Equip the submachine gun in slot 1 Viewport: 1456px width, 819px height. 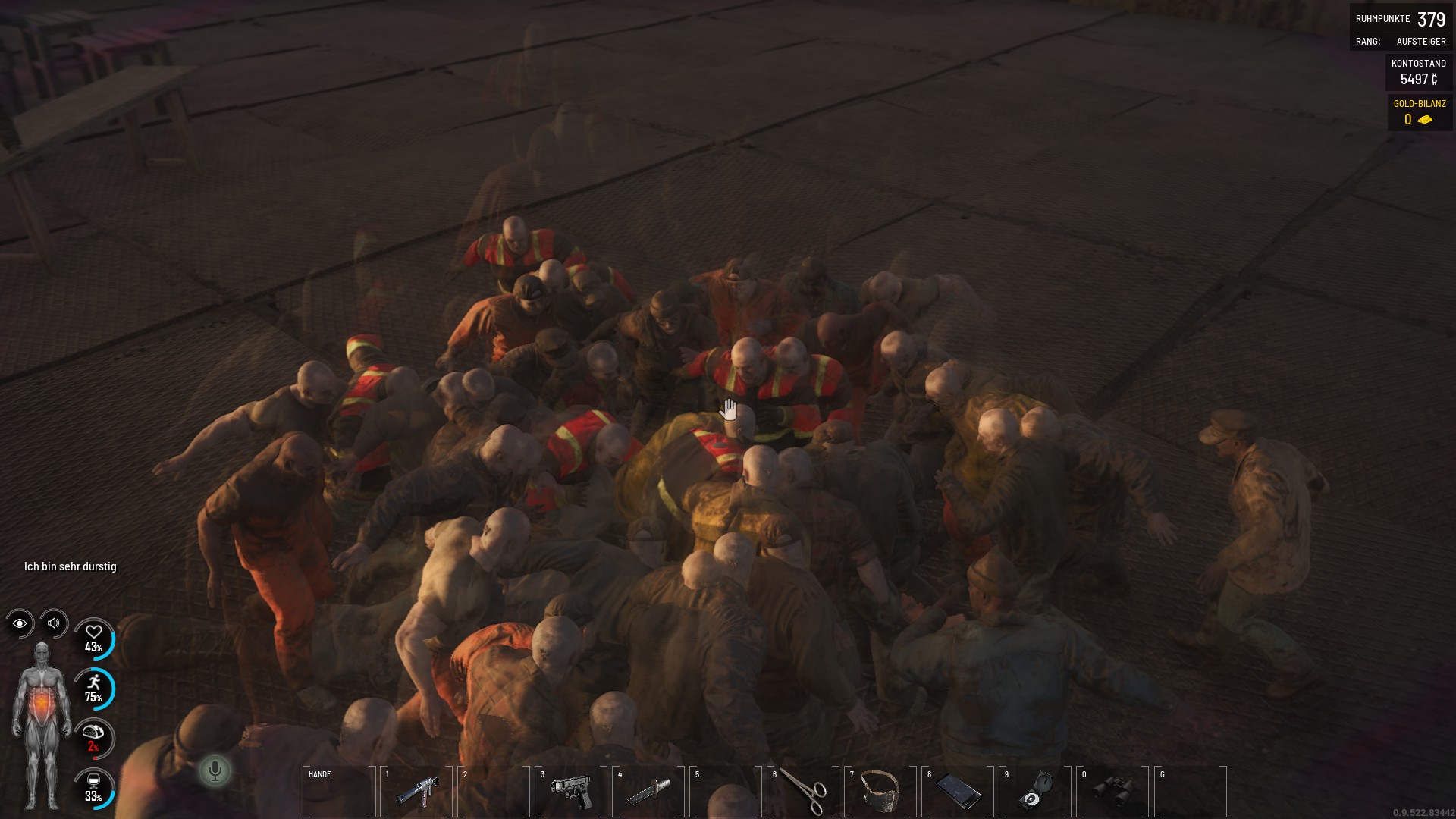point(416,792)
